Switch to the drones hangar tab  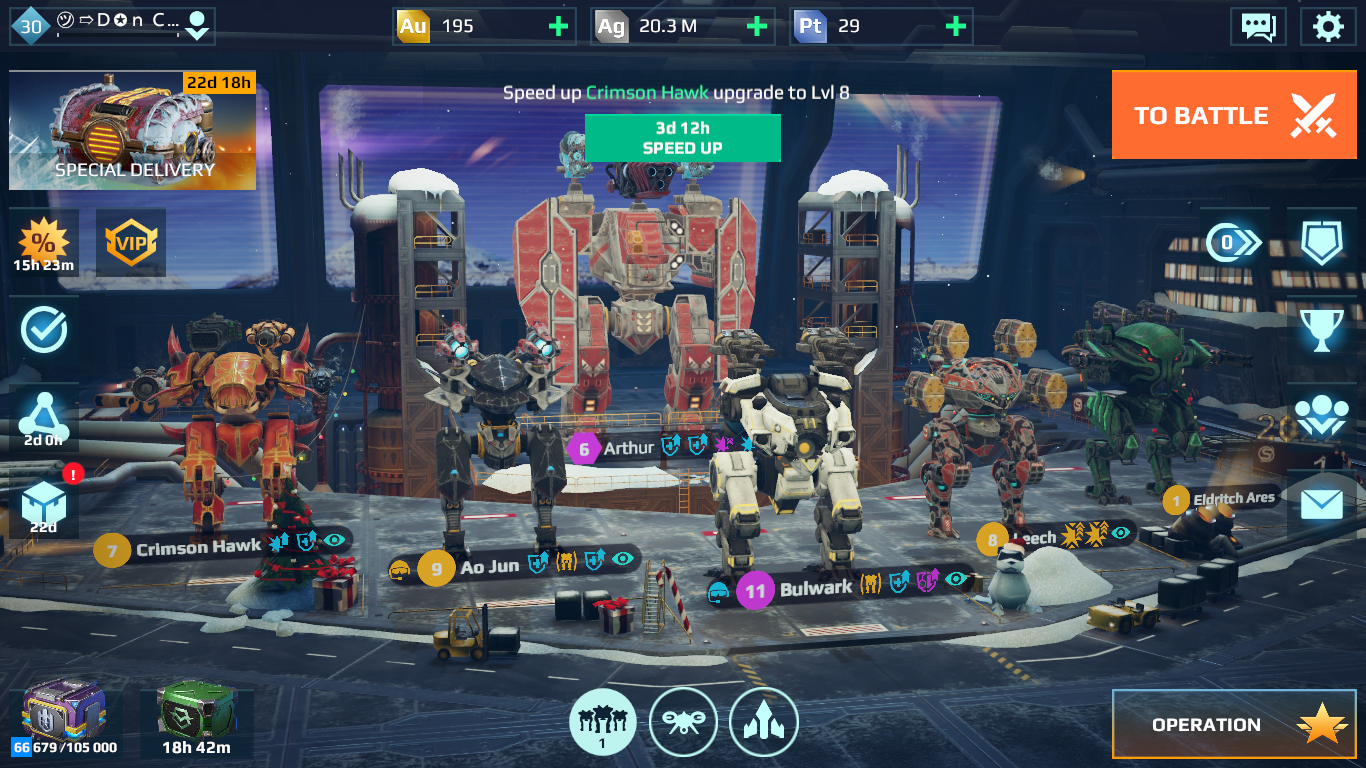[683, 722]
